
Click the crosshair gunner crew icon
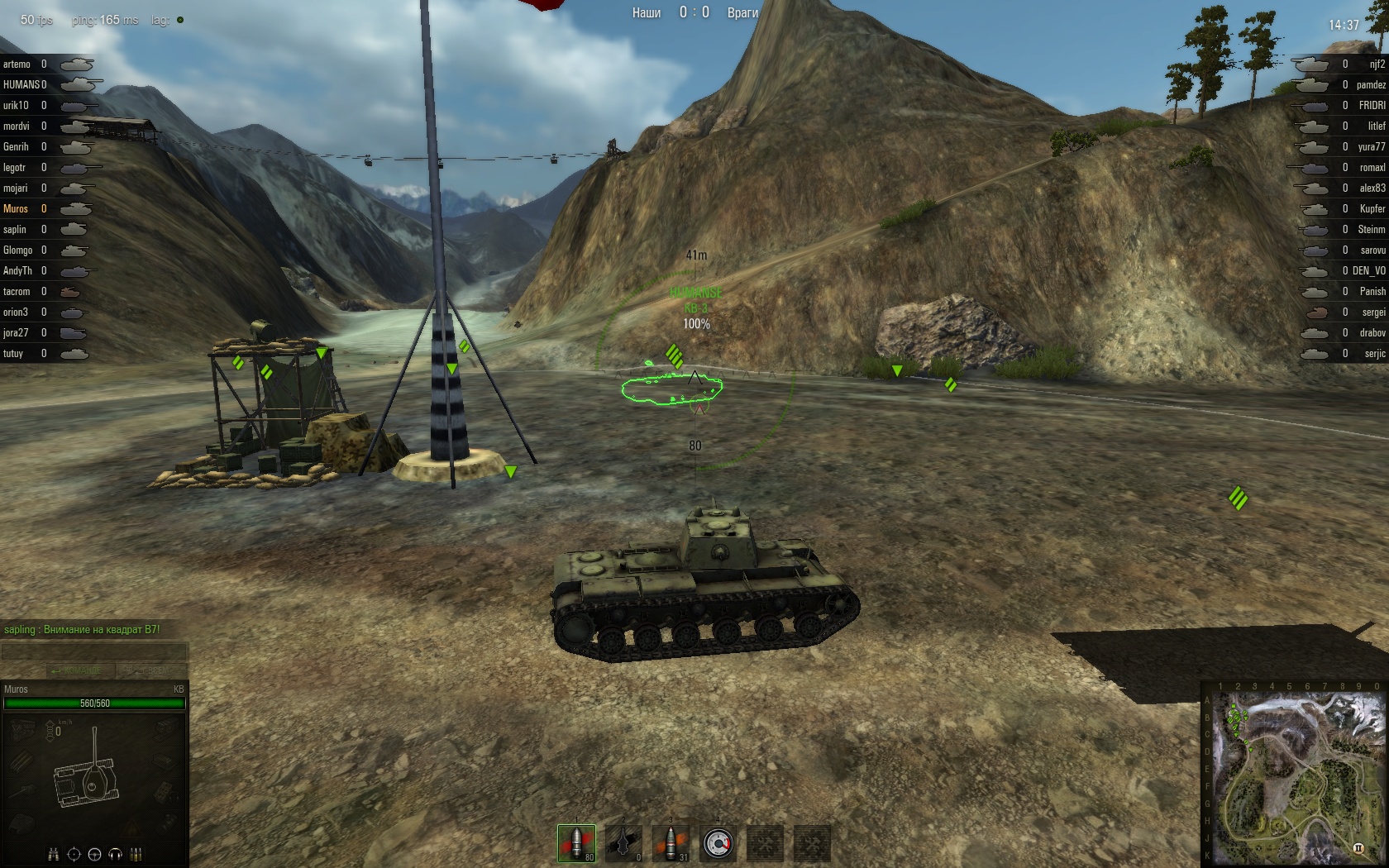click(x=74, y=854)
